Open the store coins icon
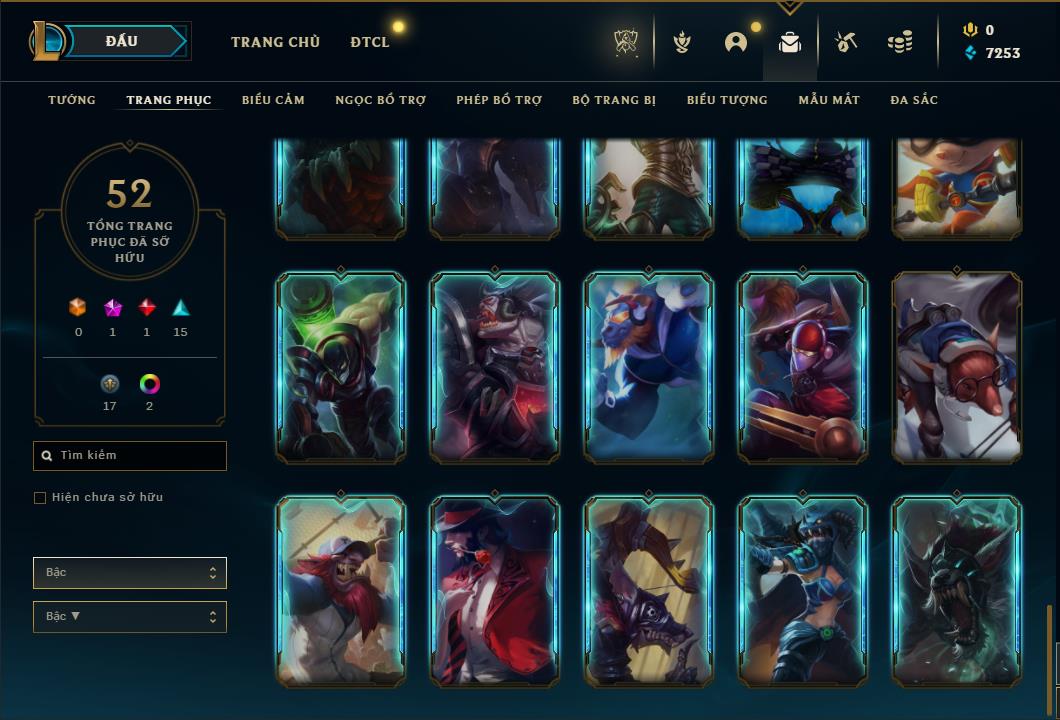The image size is (1060, 720). point(900,42)
